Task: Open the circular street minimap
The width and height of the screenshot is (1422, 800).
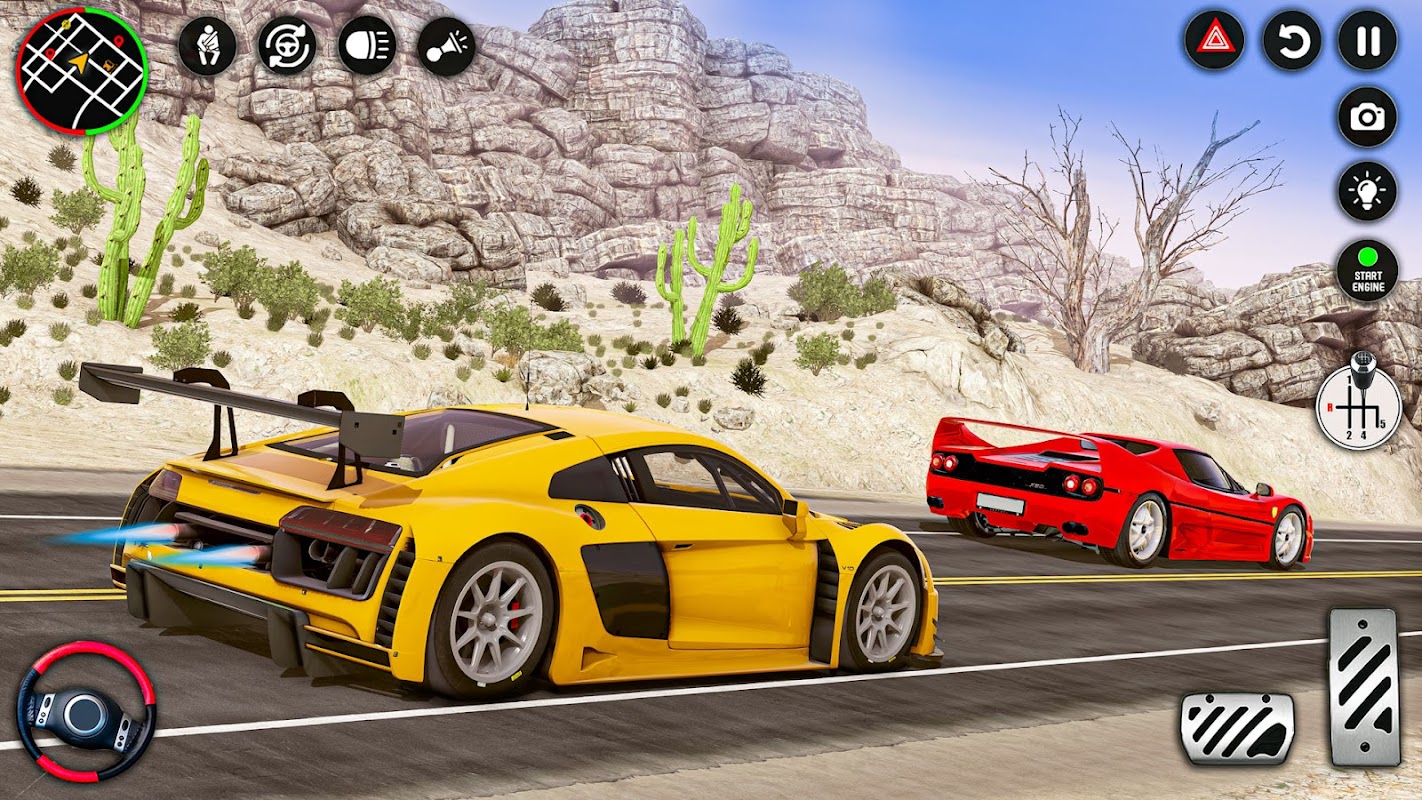Action: [x=82, y=70]
